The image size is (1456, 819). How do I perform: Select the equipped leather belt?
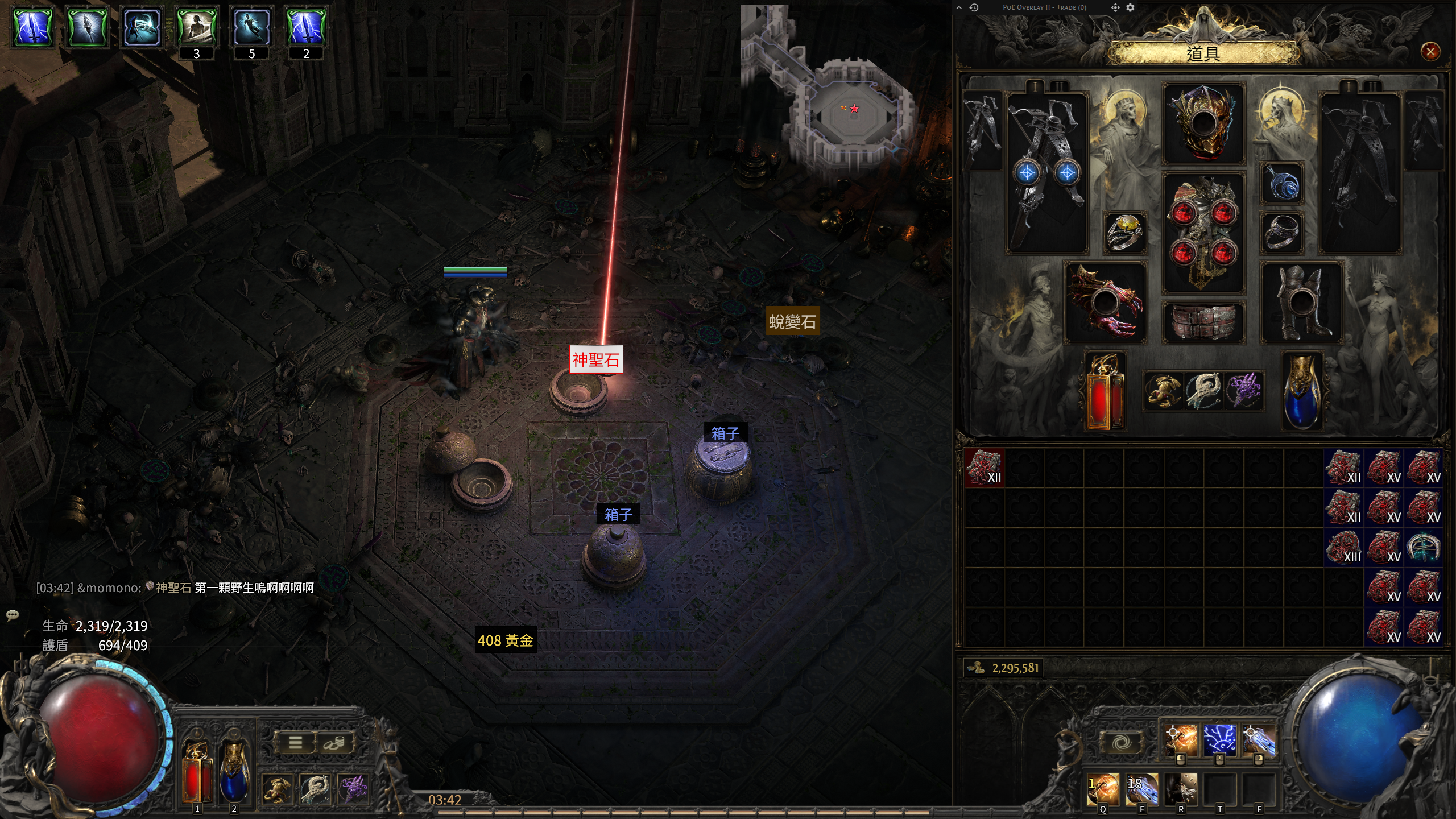1203,322
